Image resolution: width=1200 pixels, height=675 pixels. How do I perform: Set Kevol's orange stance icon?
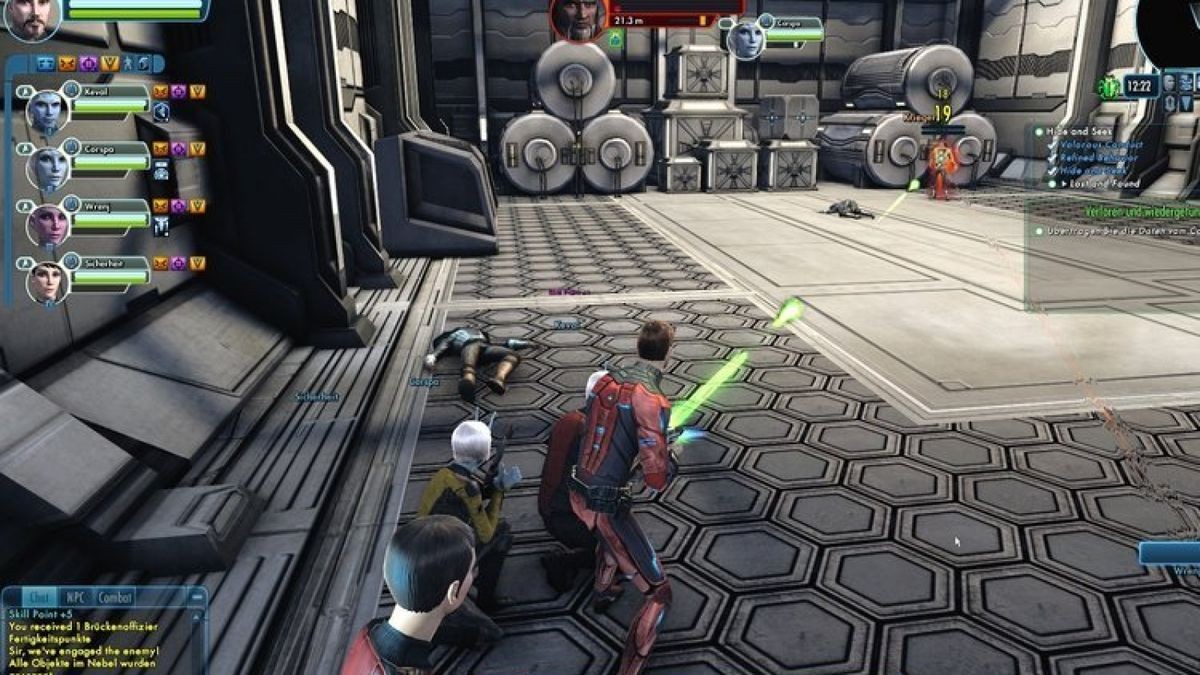click(161, 92)
